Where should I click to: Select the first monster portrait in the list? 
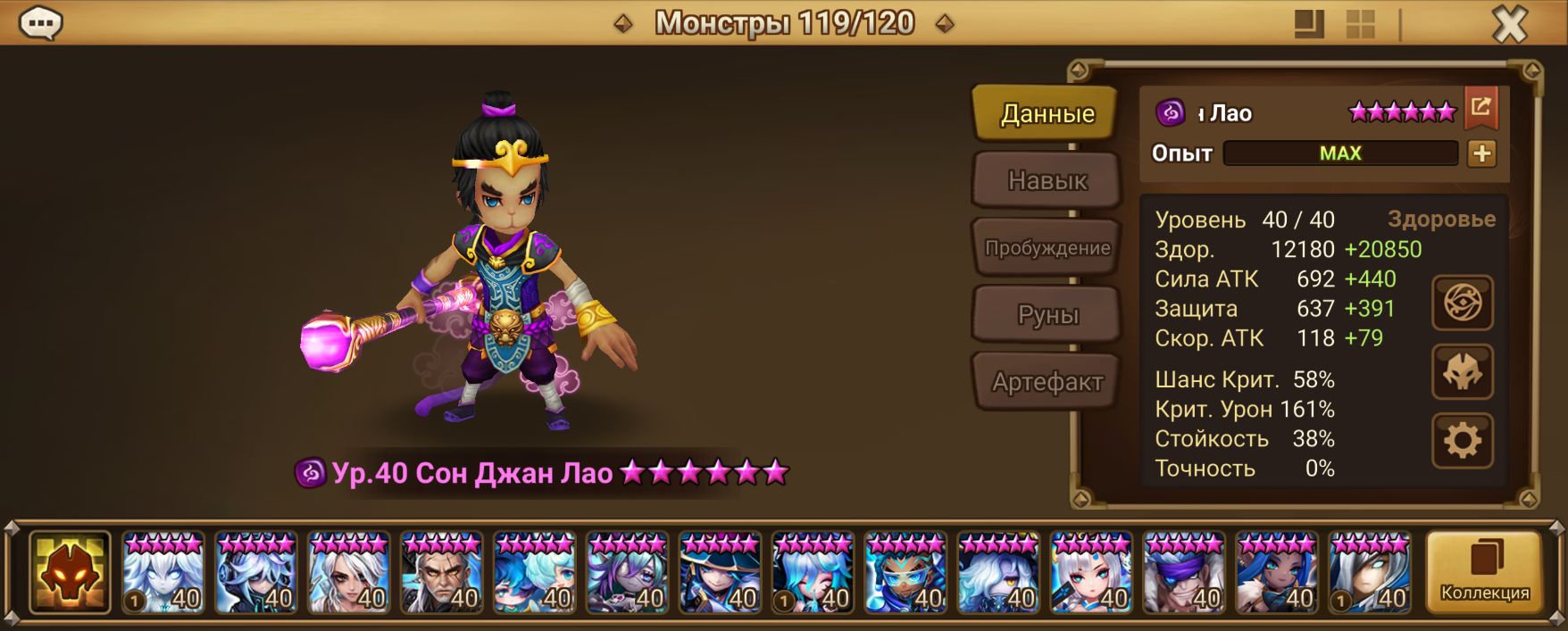(163, 572)
